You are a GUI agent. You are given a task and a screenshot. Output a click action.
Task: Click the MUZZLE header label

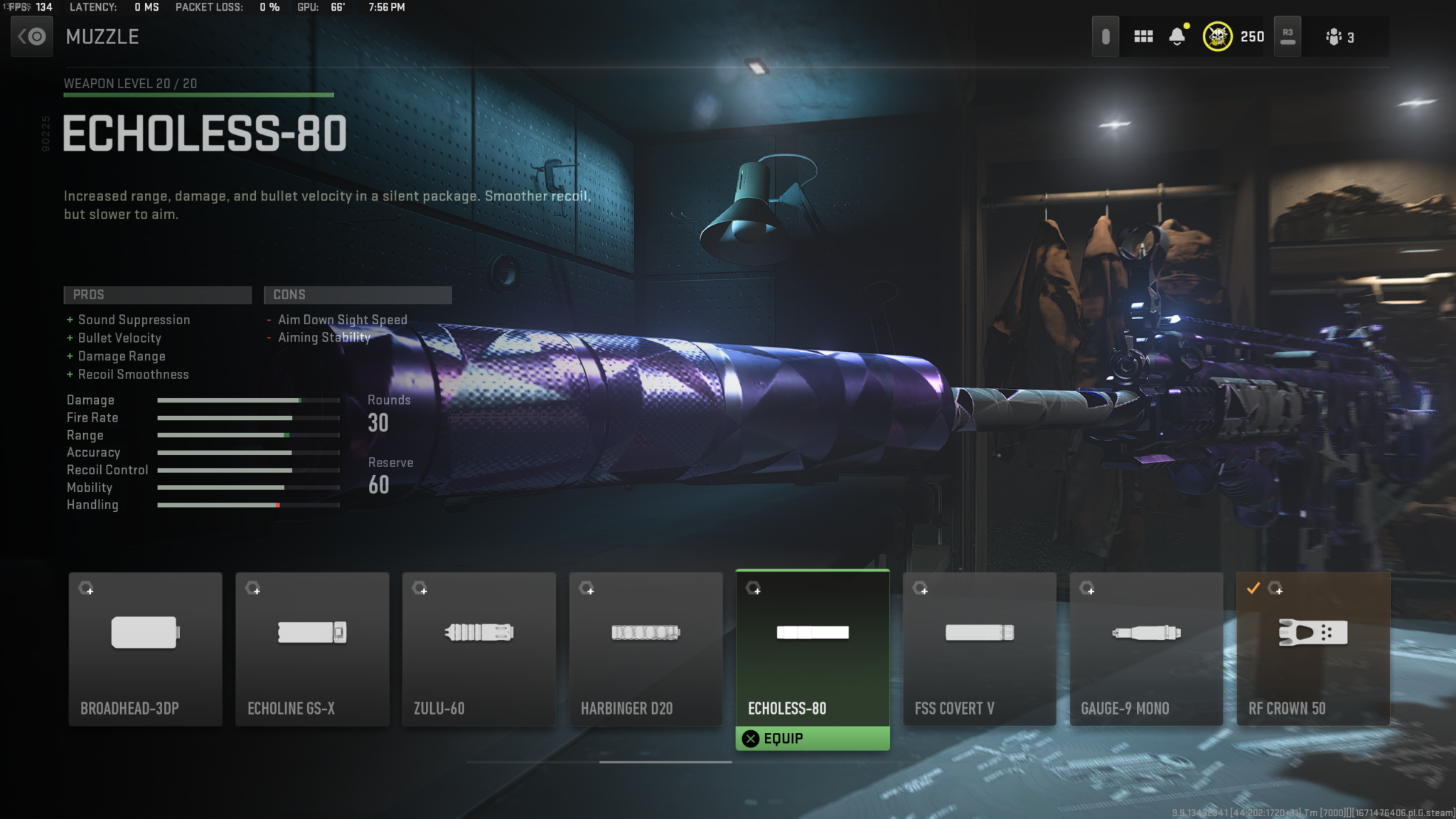pos(102,37)
